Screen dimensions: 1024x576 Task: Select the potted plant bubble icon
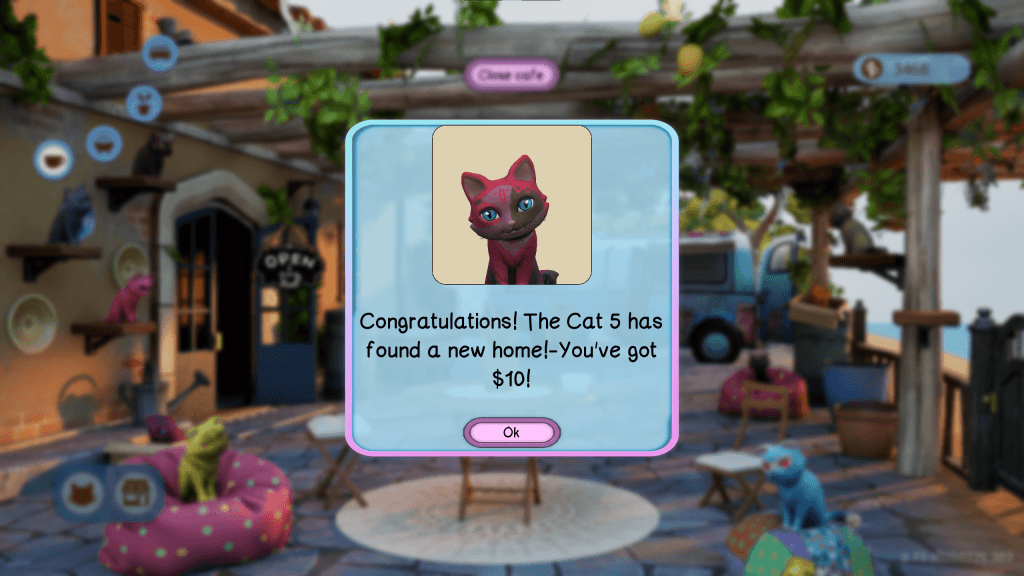click(x=144, y=103)
